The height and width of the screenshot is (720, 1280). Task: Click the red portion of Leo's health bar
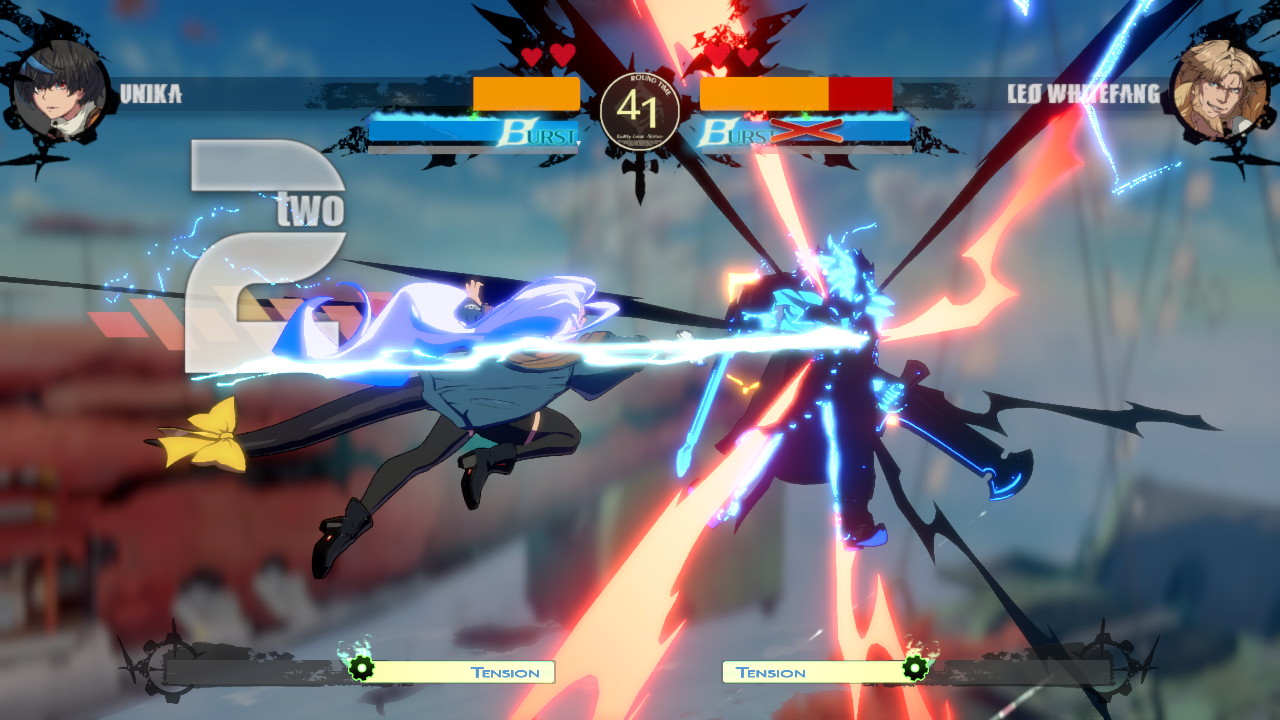click(862, 92)
